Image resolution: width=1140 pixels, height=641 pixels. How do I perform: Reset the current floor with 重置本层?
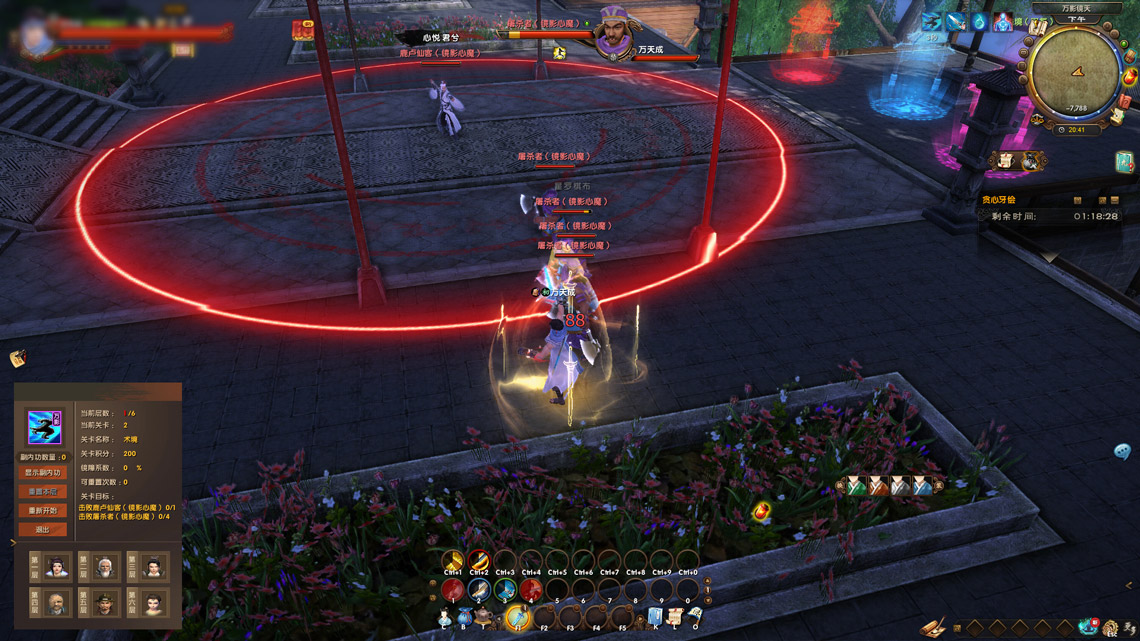coord(42,491)
